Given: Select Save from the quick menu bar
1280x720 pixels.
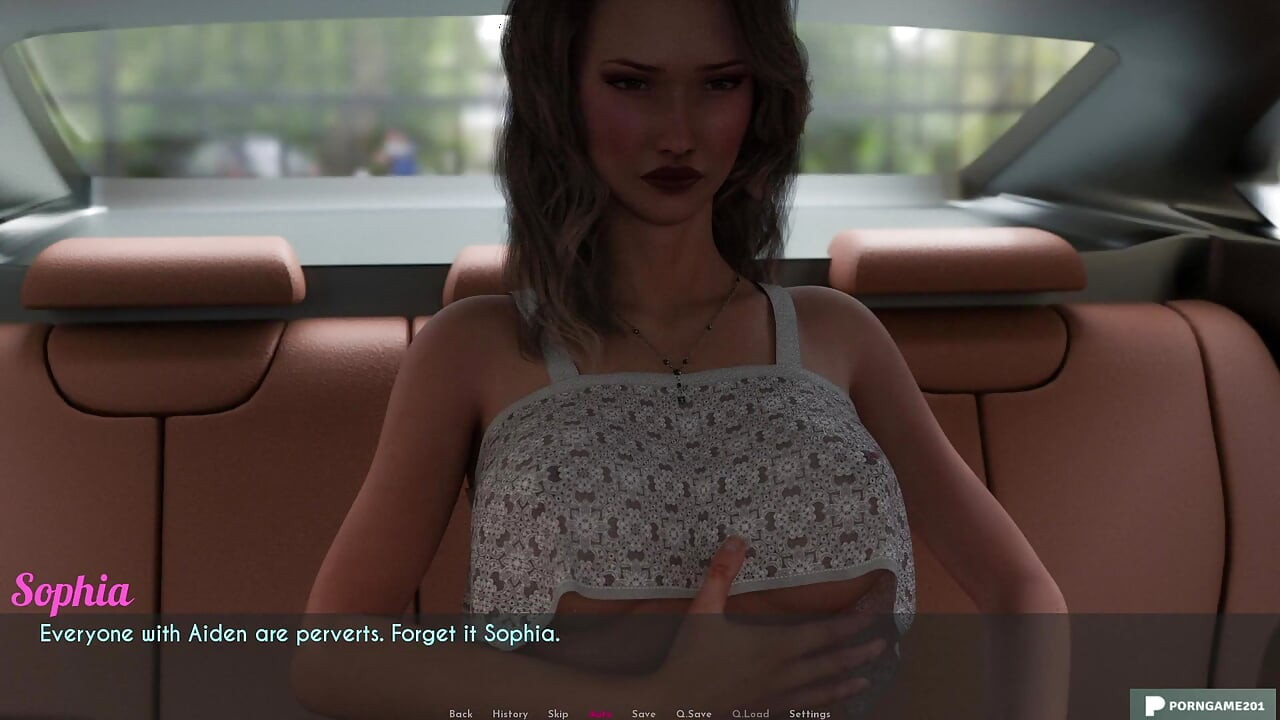Looking at the screenshot, I should click(x=643, y=714).
